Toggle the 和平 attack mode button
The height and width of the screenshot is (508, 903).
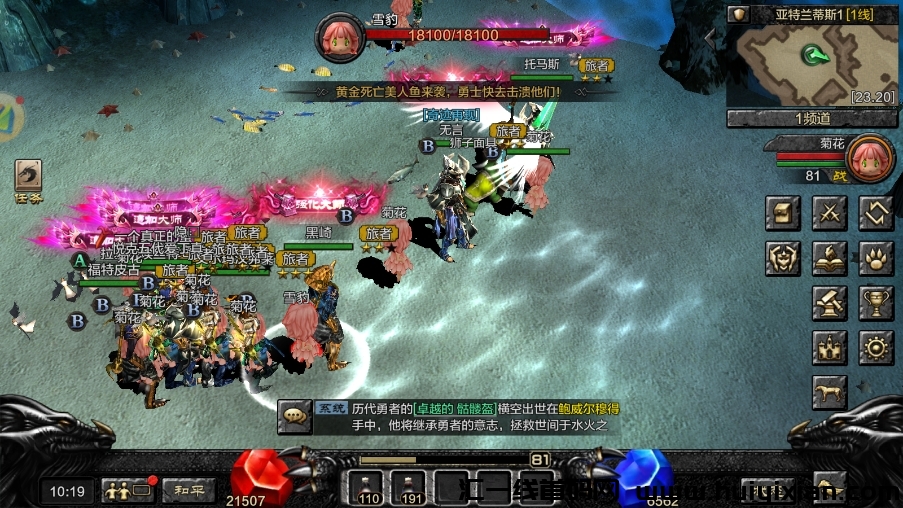tap(189, 491)
